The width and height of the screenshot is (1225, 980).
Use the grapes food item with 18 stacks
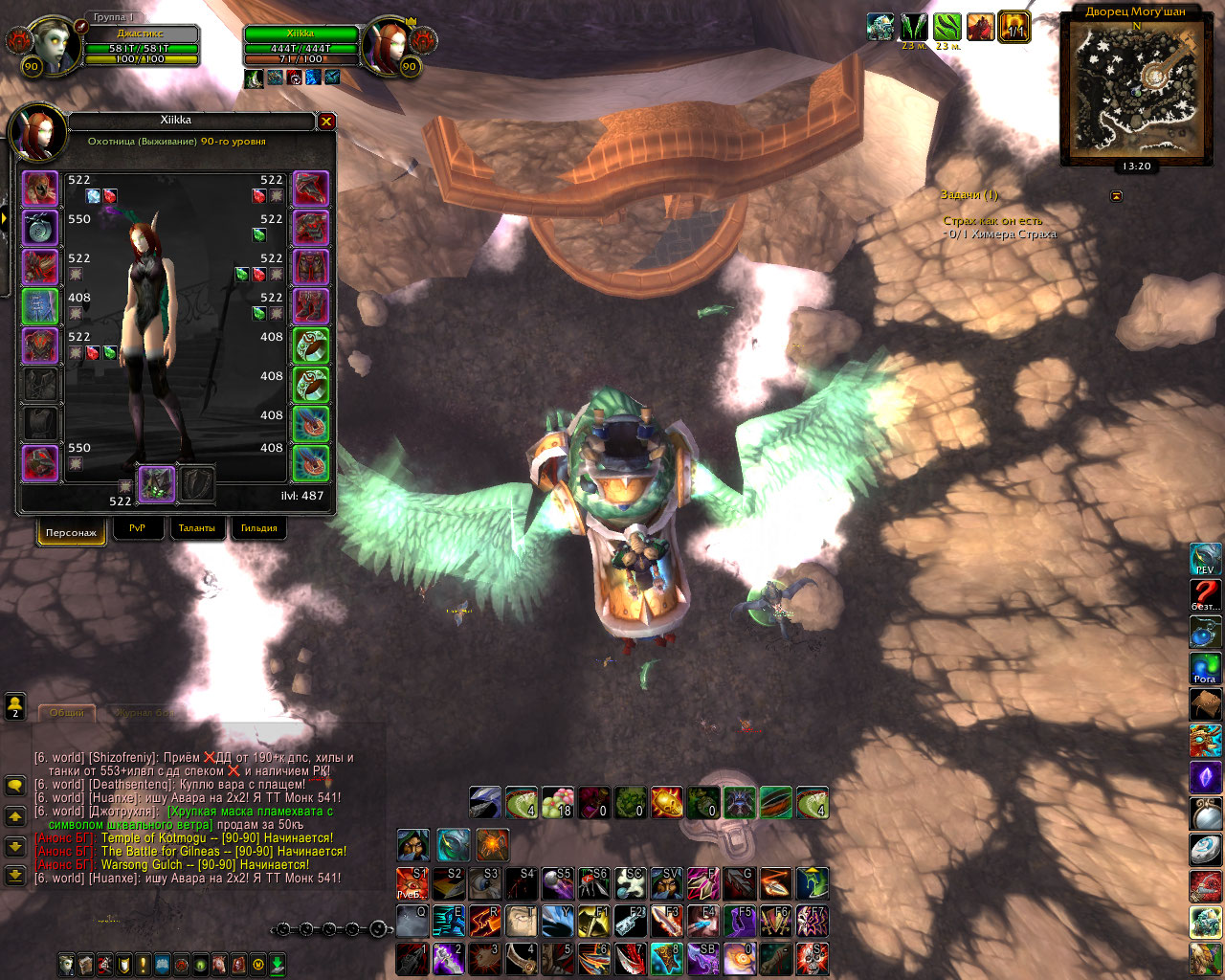click(x=557, y=802)
